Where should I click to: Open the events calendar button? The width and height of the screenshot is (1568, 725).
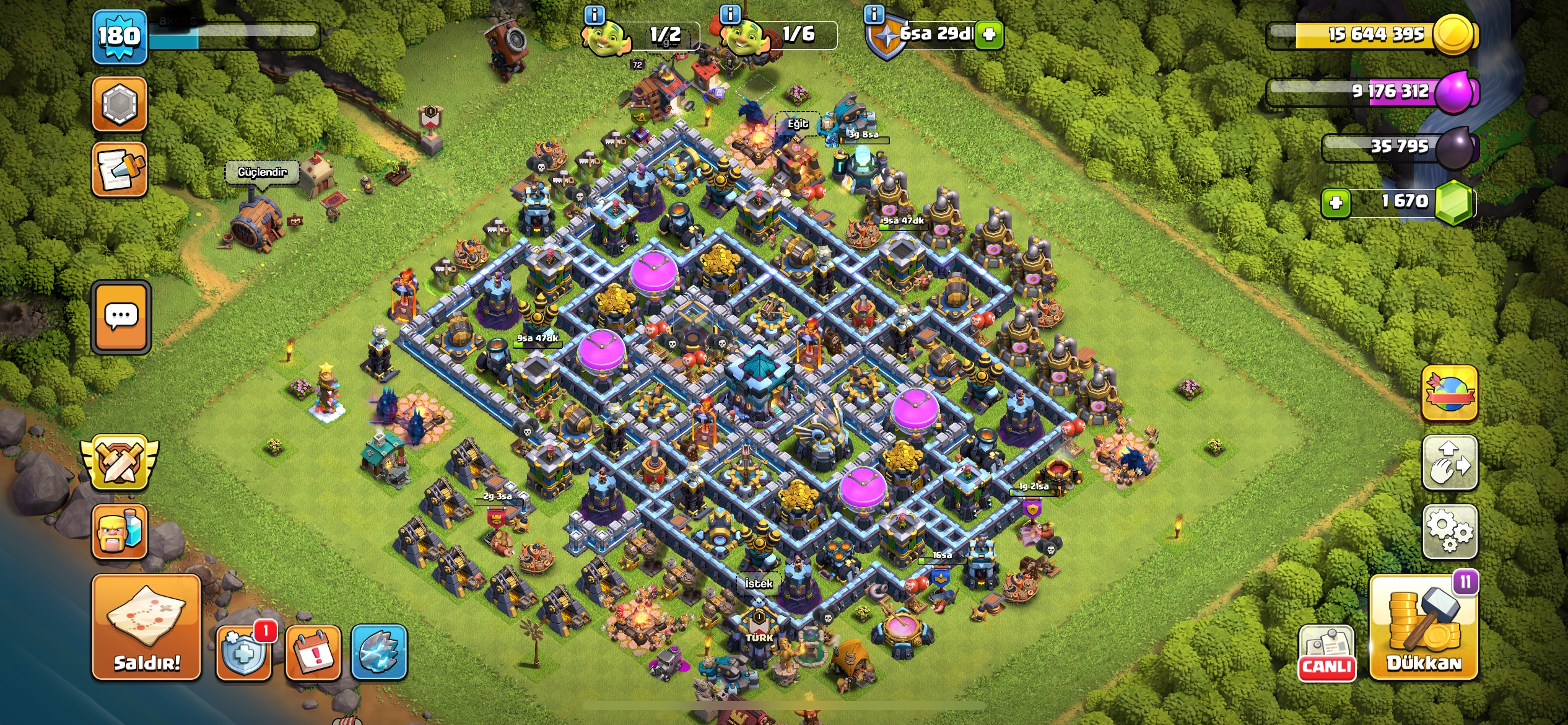[x=313, y=652]
